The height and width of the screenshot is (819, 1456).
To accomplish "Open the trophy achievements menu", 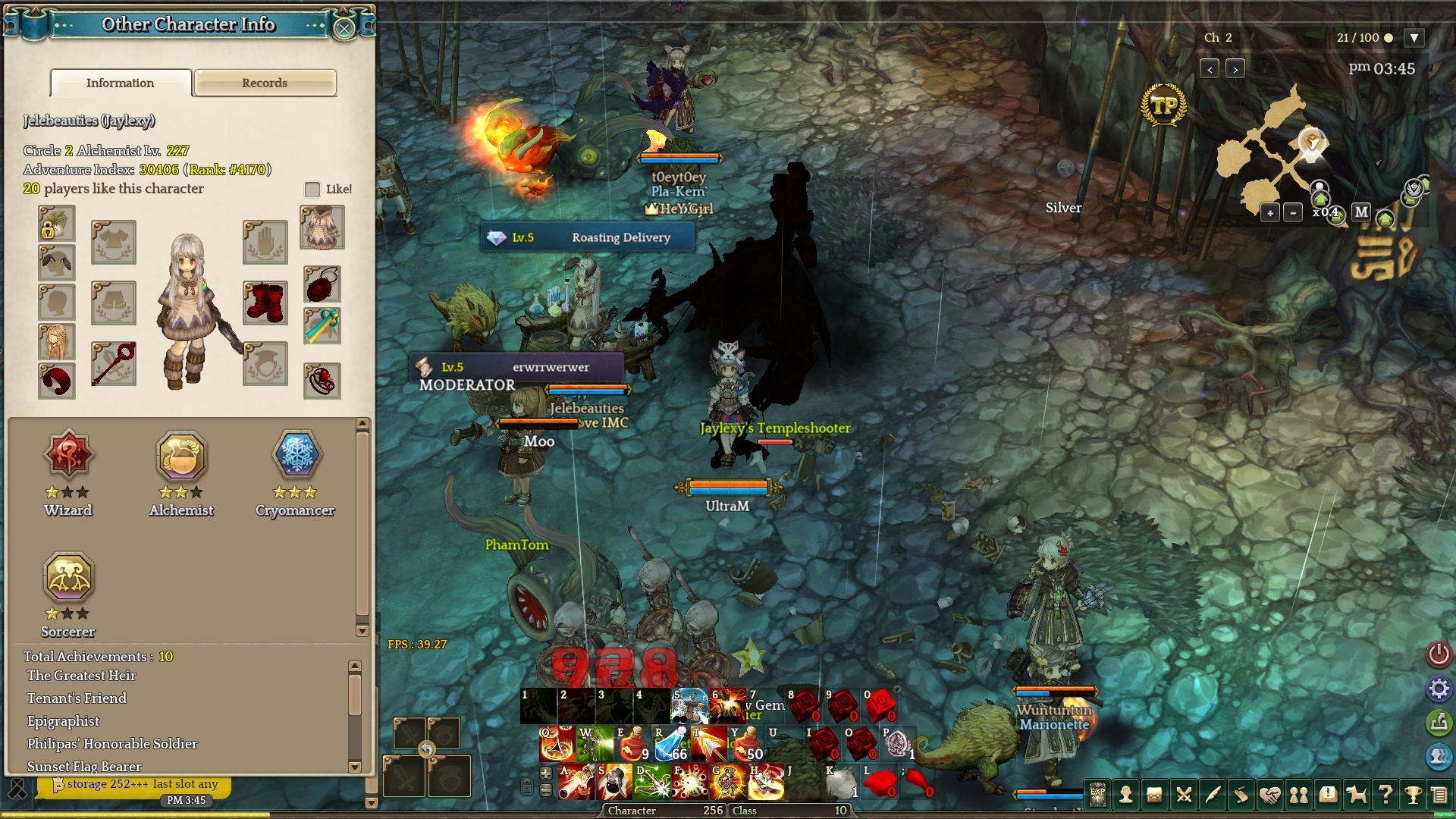I will coord(1412,795).
